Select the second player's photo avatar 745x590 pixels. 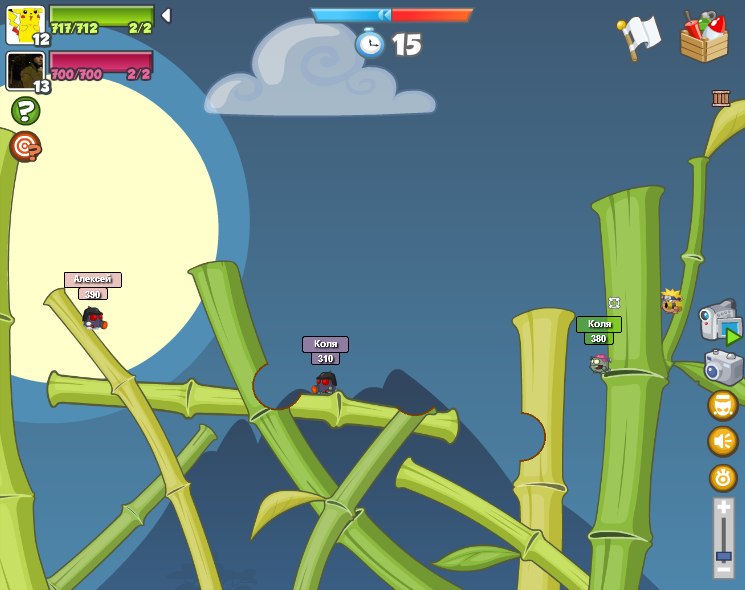pyautogui.click(x=25, y=71)
